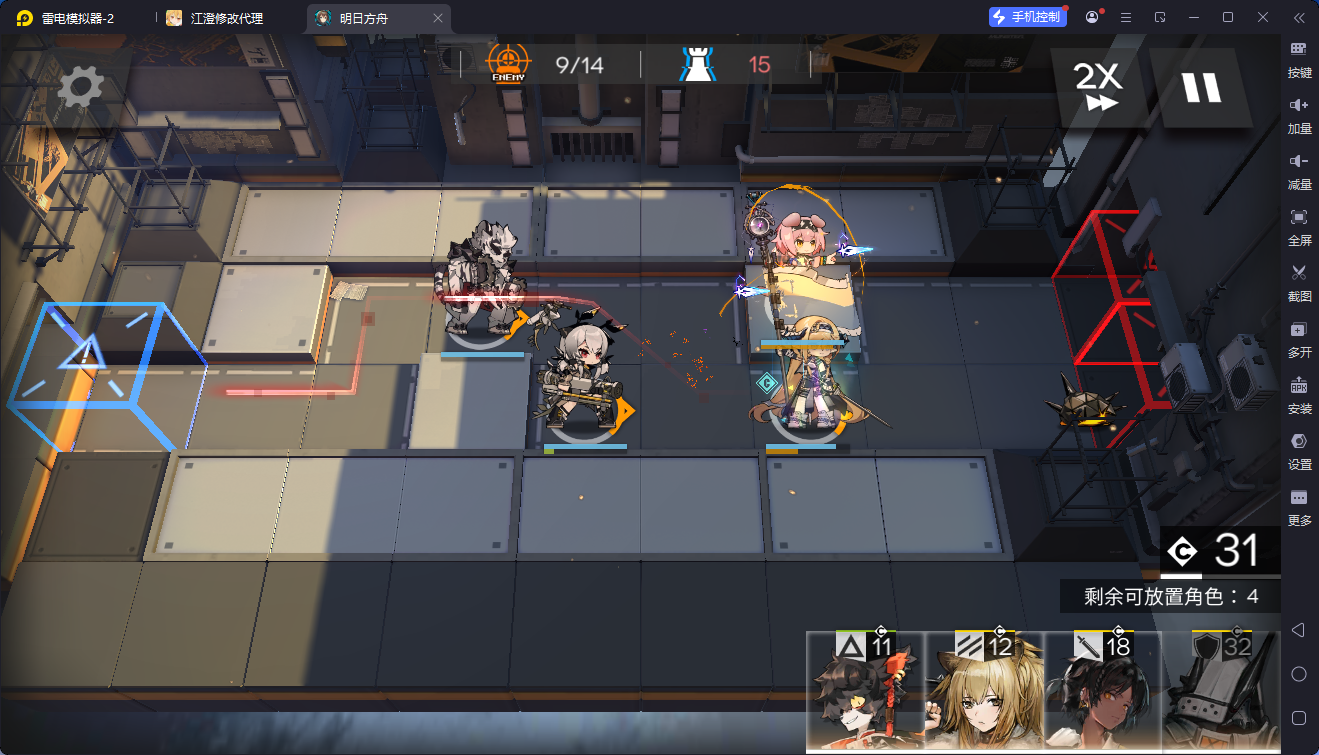Toggle the 2X game speed
This screenshot has width=1319, height=755.
coord(1096,87)
